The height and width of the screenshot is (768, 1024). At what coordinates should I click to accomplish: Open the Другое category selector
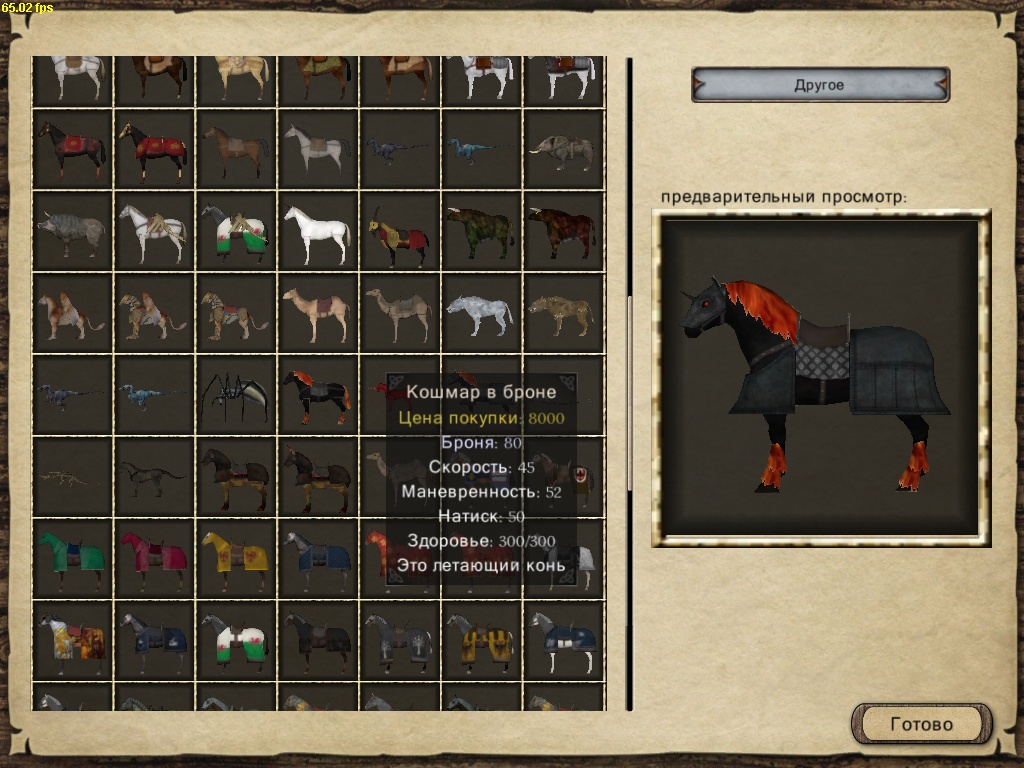point(820,85)
